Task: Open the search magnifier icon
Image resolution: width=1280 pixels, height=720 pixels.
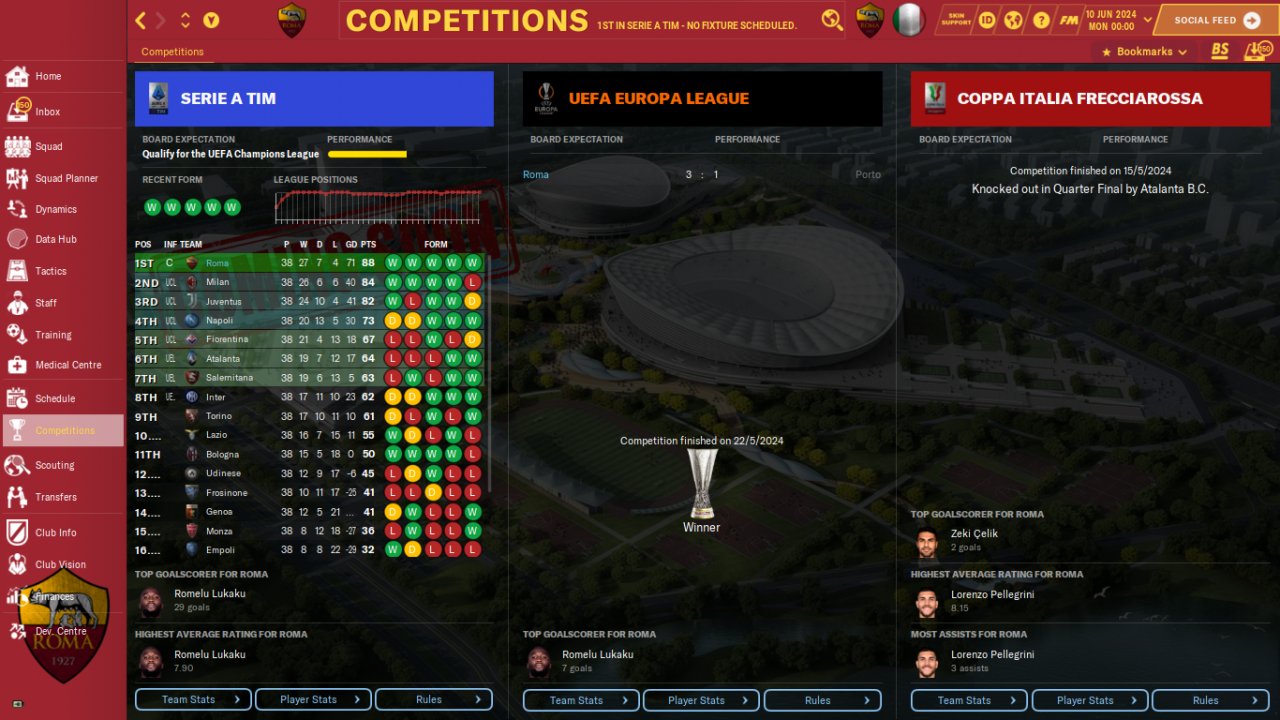Action: [831, 20]
